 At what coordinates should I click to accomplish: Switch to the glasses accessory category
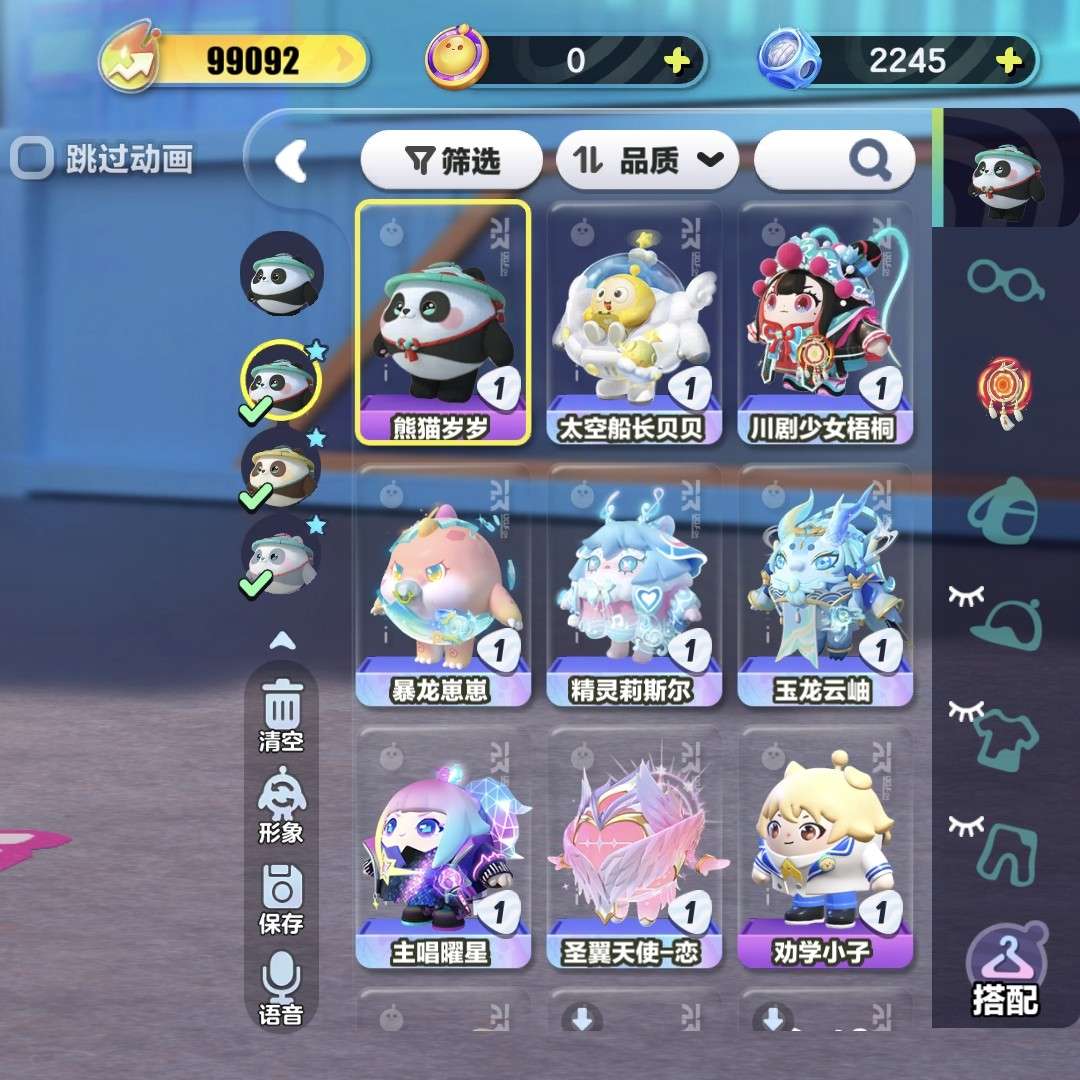point(1005,279)
